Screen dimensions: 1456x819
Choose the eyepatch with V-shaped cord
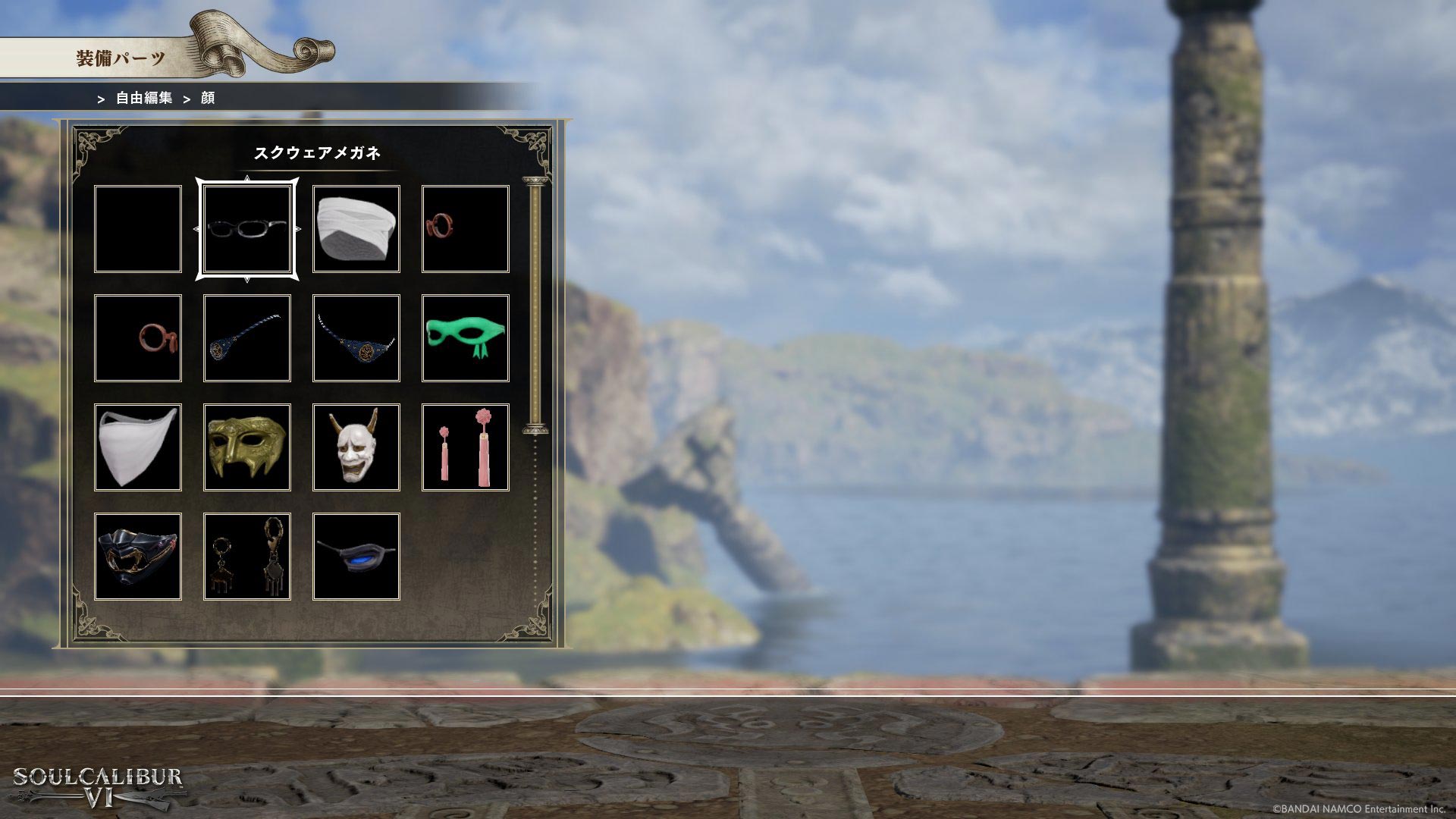point(356,338)
